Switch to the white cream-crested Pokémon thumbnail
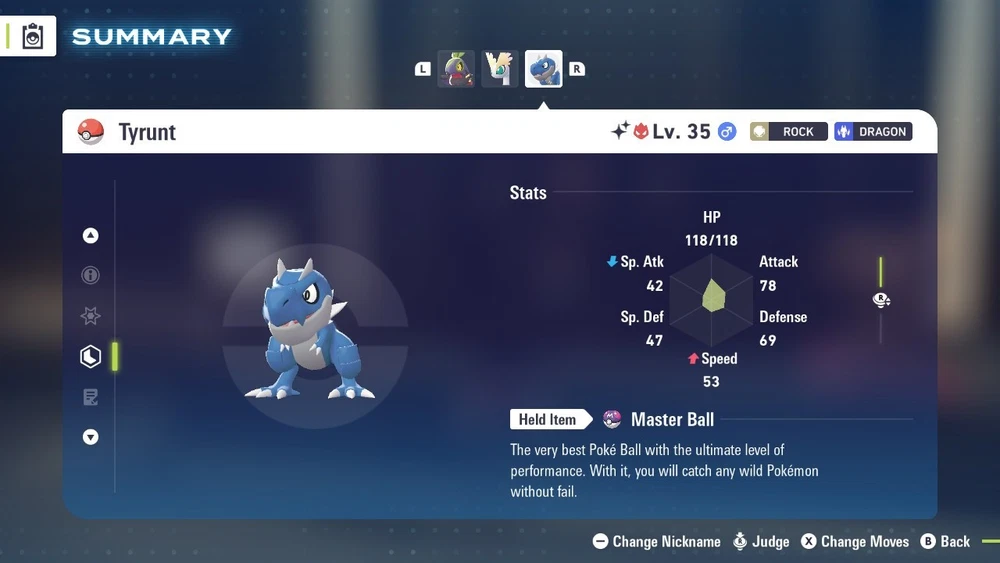Image resolution: width=1000 pixels, height=563 pixels. pos(500,69)
